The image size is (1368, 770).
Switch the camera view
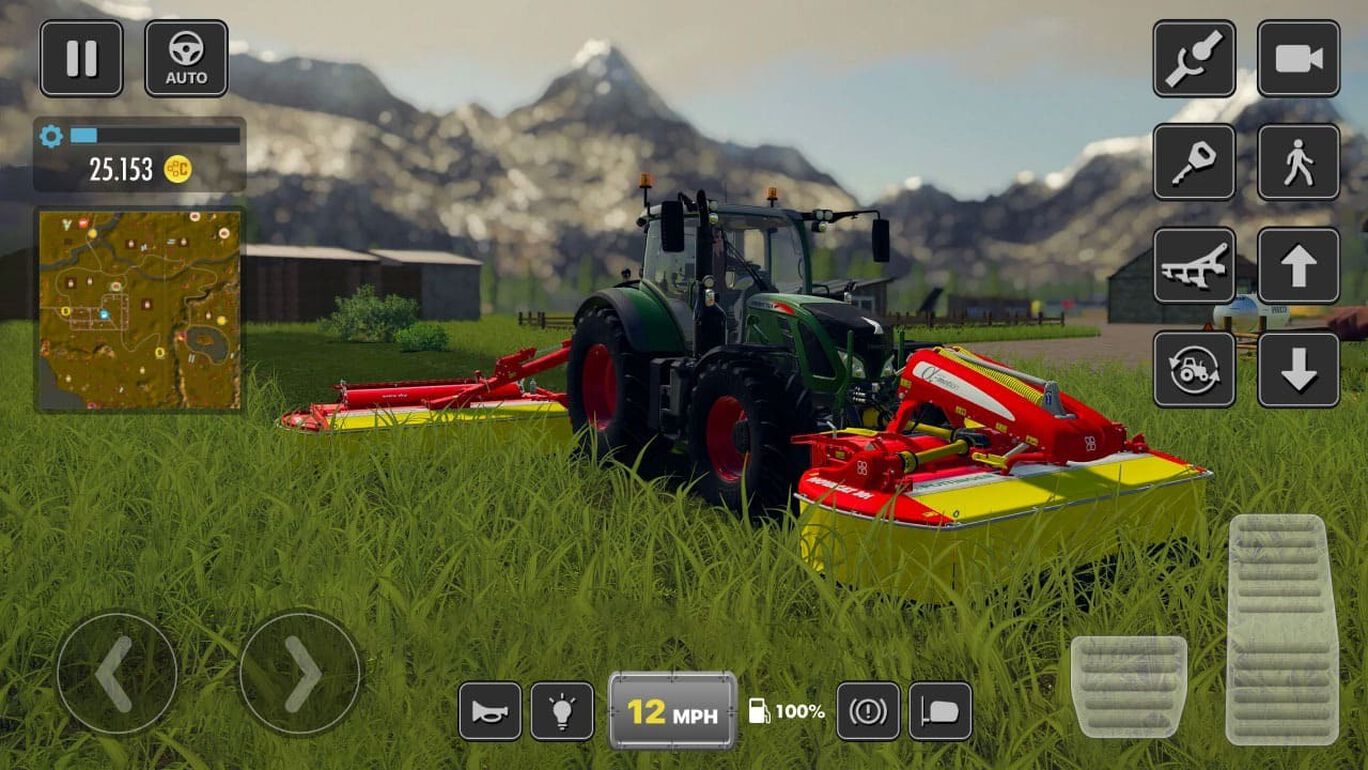(x=1298, y=58)
